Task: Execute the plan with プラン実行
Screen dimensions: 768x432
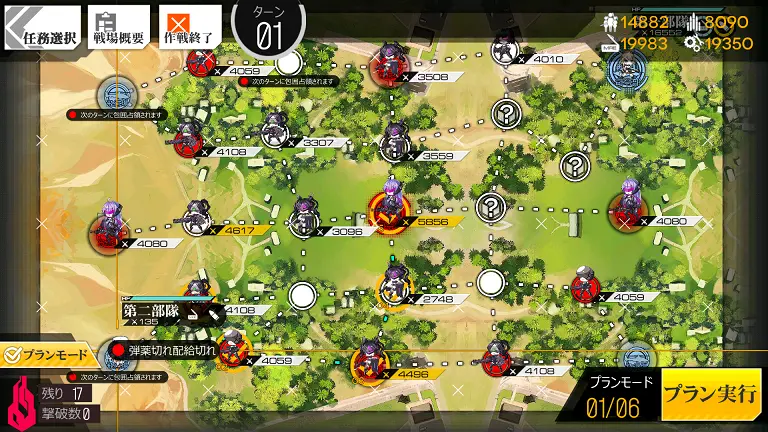Action: pos(711,394)
